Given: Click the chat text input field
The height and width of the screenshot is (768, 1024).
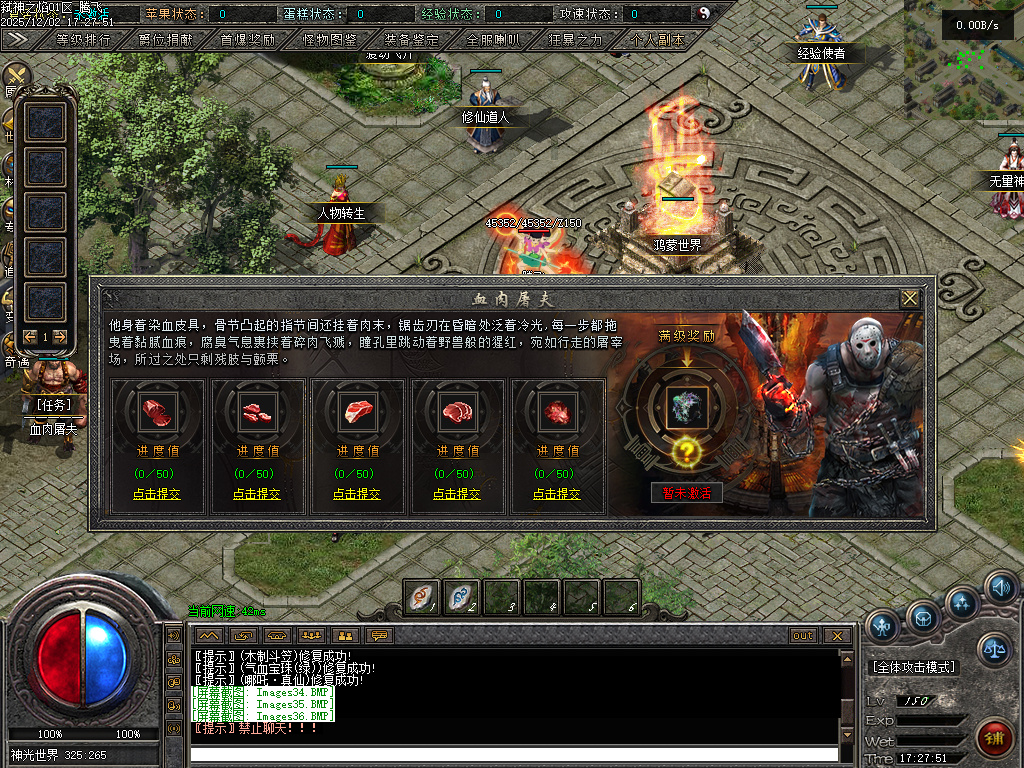Looking at the screenshot, I should 514,753.
